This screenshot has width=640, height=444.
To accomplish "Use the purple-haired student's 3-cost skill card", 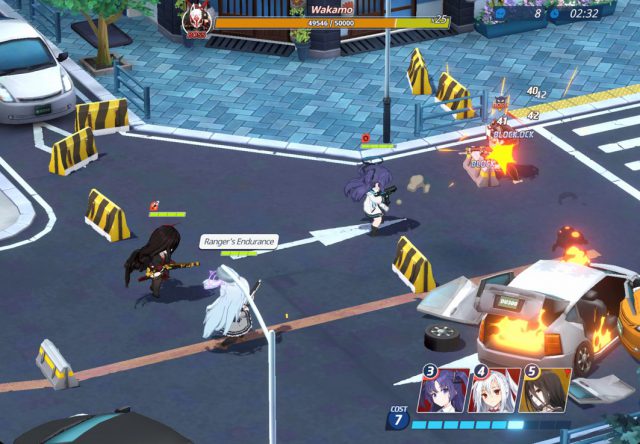I will (444, 390).
